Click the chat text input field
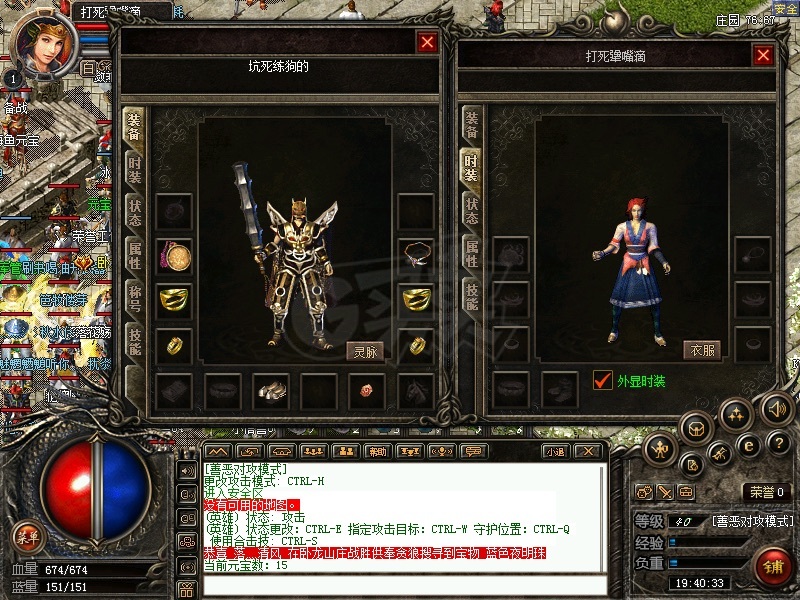 [400, 584]
